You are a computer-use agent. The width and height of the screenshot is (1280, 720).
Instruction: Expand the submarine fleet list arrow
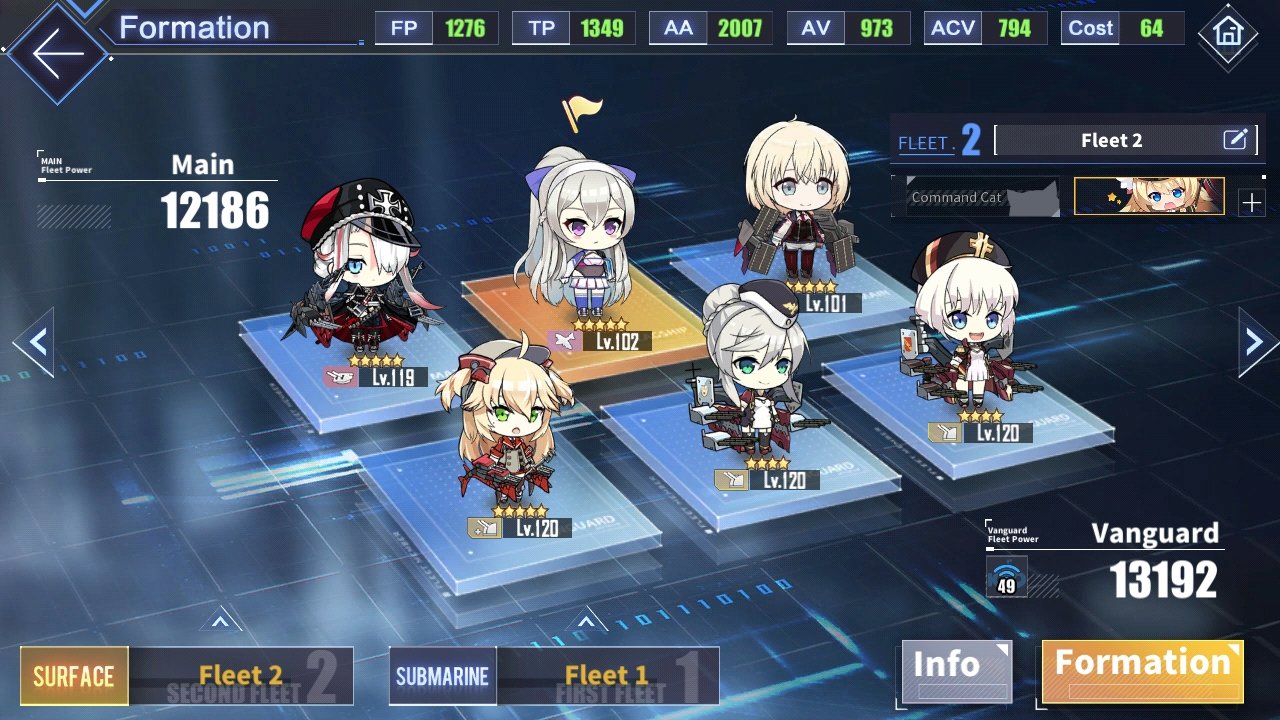coord(587,622)
